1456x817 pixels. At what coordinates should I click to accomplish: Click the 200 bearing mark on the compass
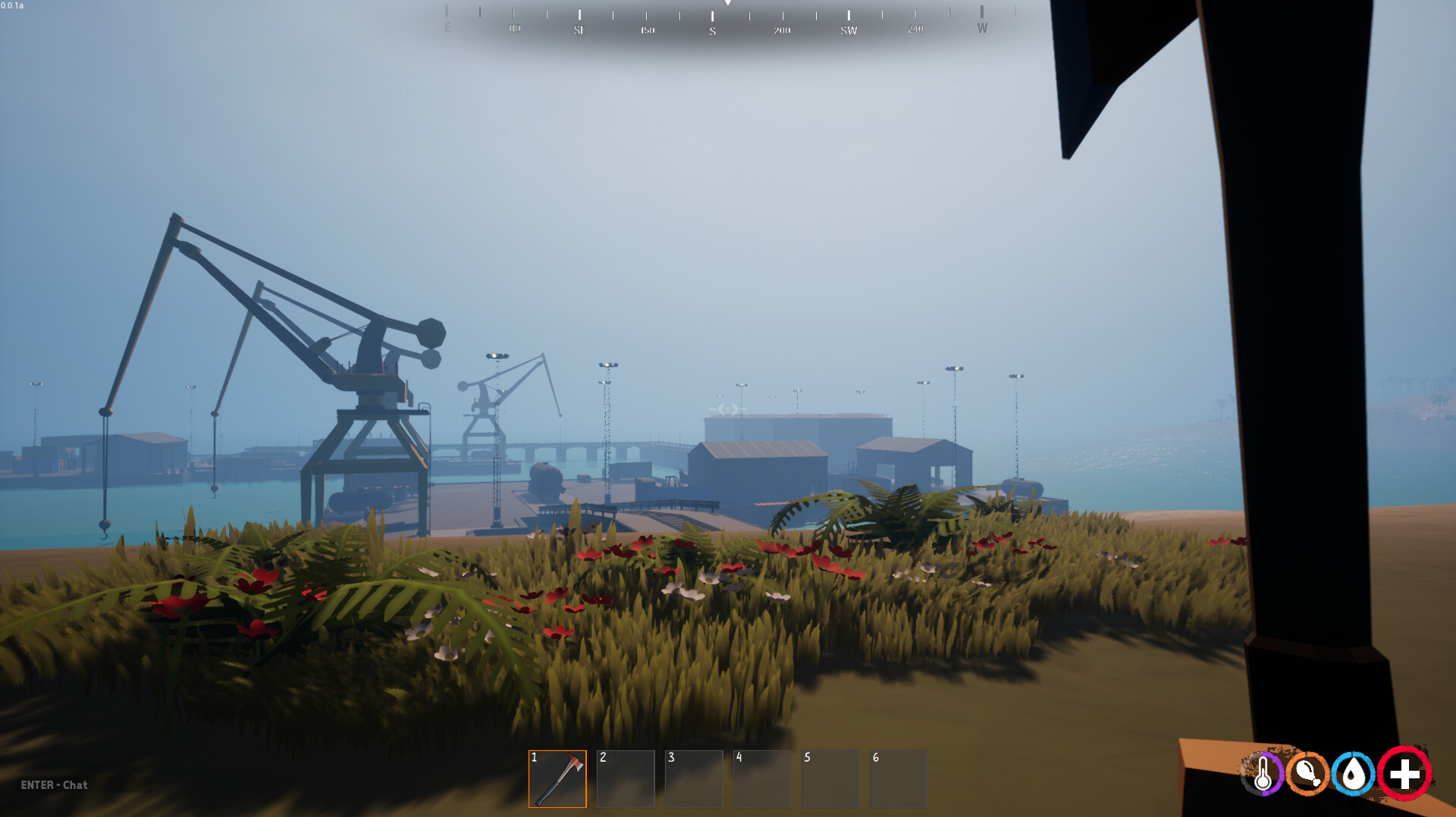(x=782, y=29)
